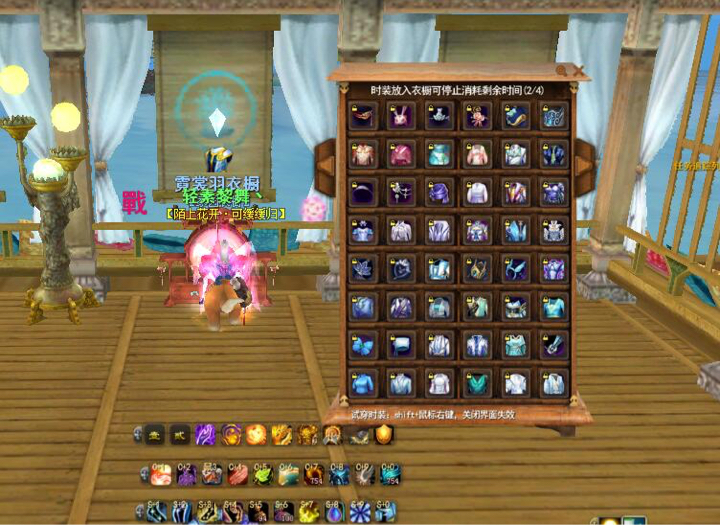Image resolution: width=720 pixels, height=525 pixels.
Task: Use the blue water drop skill labeled S+8
Action: pos(335,513)
